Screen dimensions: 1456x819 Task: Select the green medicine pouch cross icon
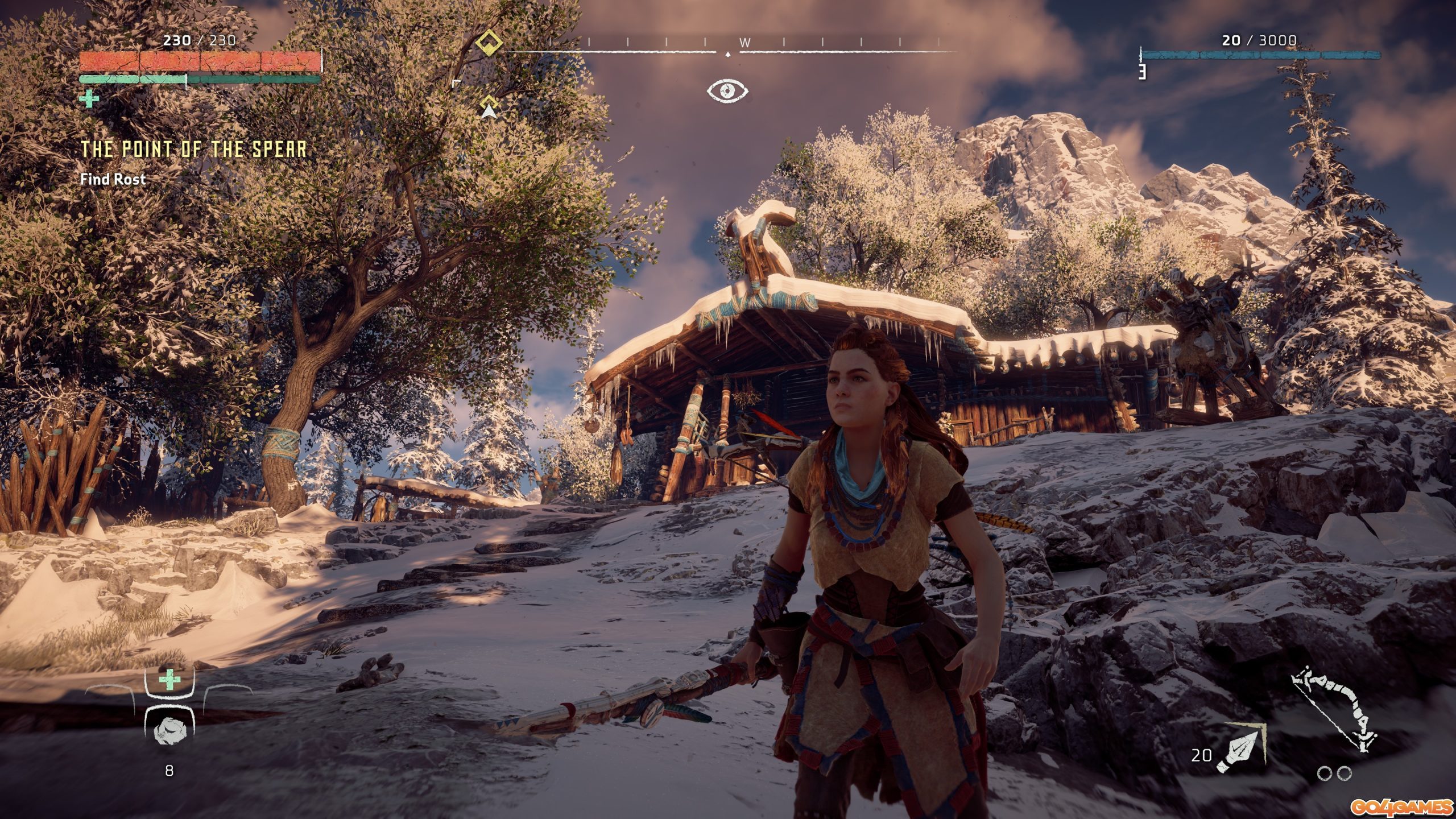pos(89,99)
